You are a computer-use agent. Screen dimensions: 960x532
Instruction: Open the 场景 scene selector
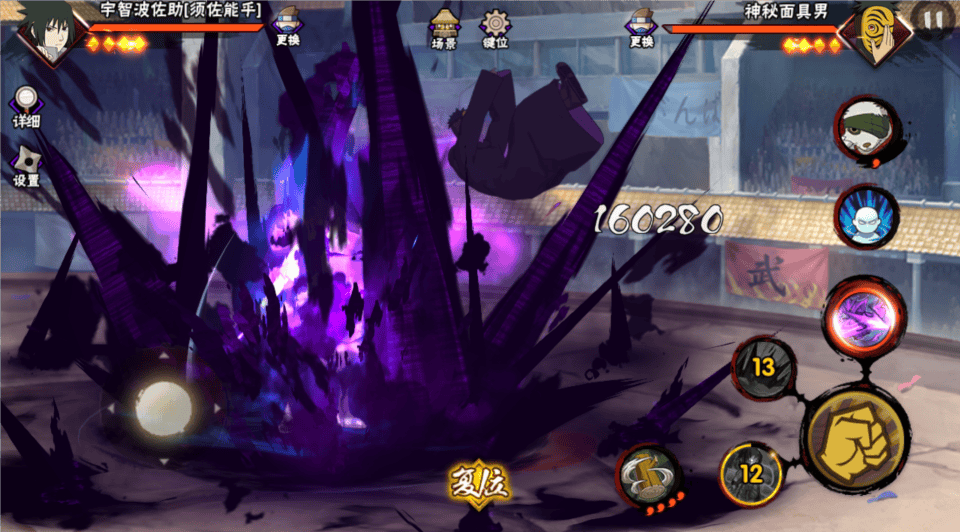pos(443,29)
